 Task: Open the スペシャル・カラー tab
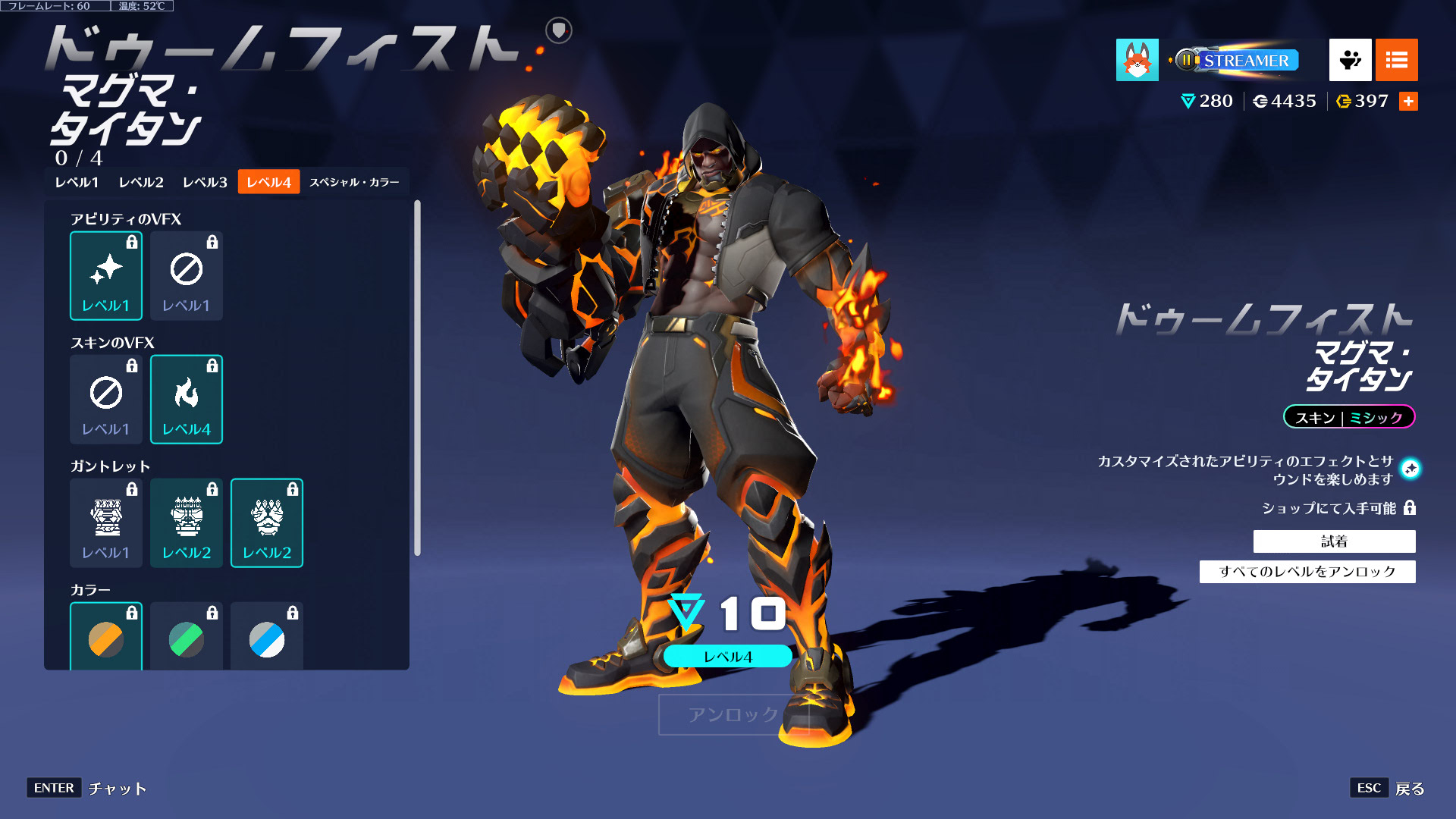pos(355,182)
